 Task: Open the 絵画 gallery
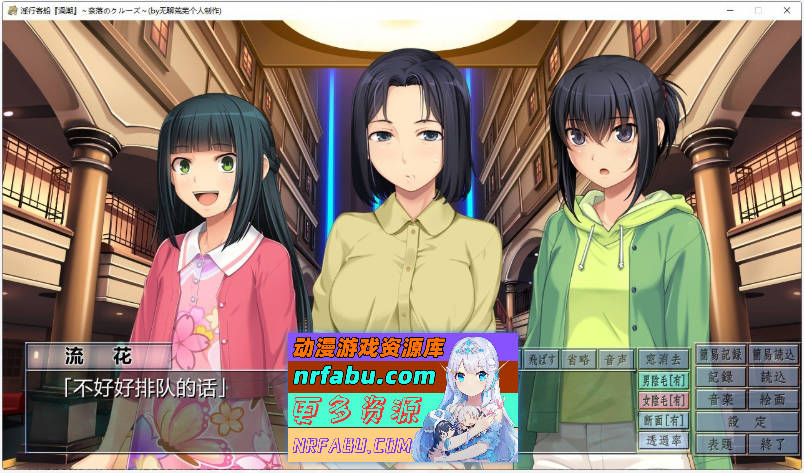coord(773,399)
